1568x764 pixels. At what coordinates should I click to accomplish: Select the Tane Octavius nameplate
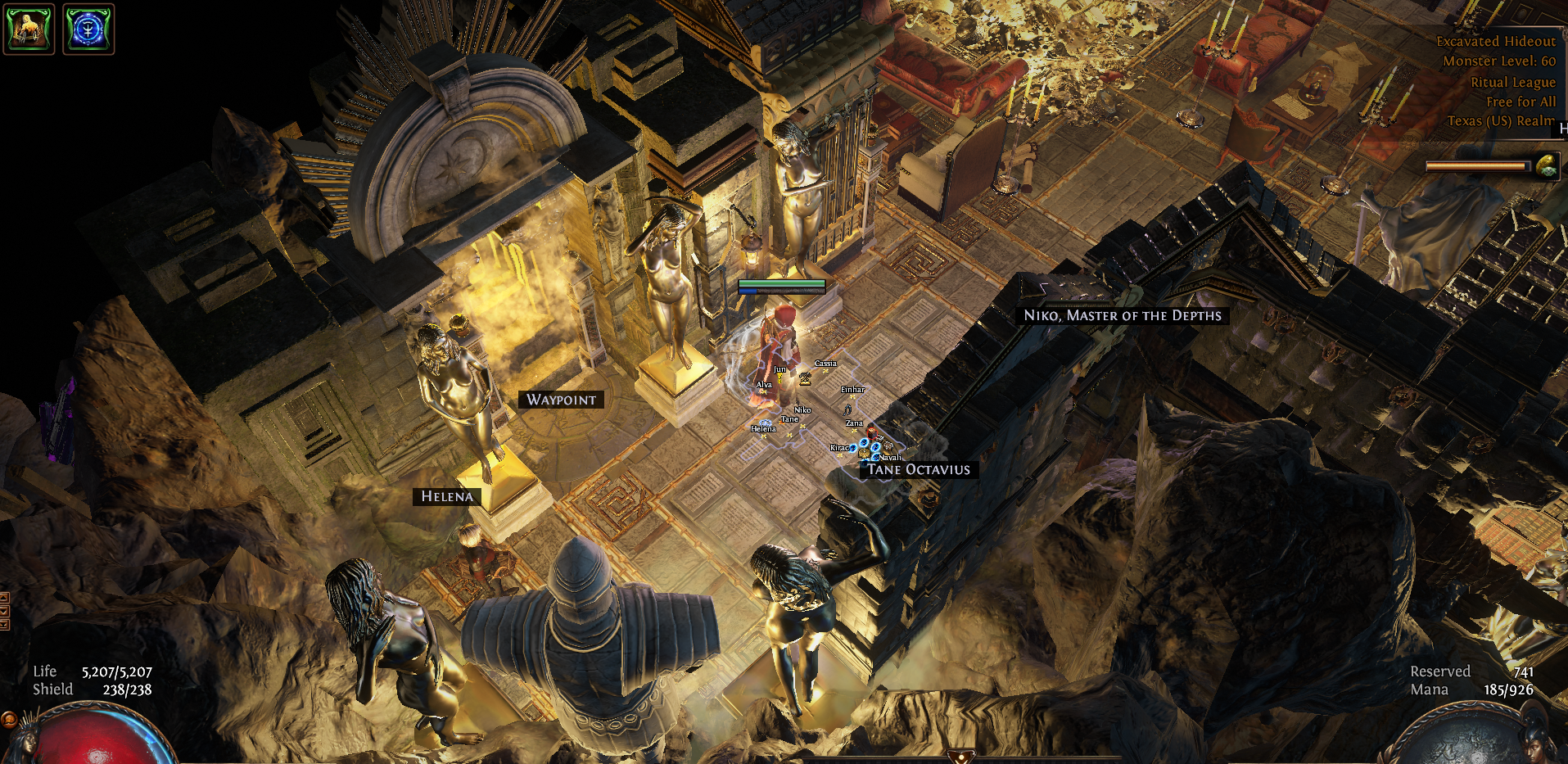pos(918,470)
